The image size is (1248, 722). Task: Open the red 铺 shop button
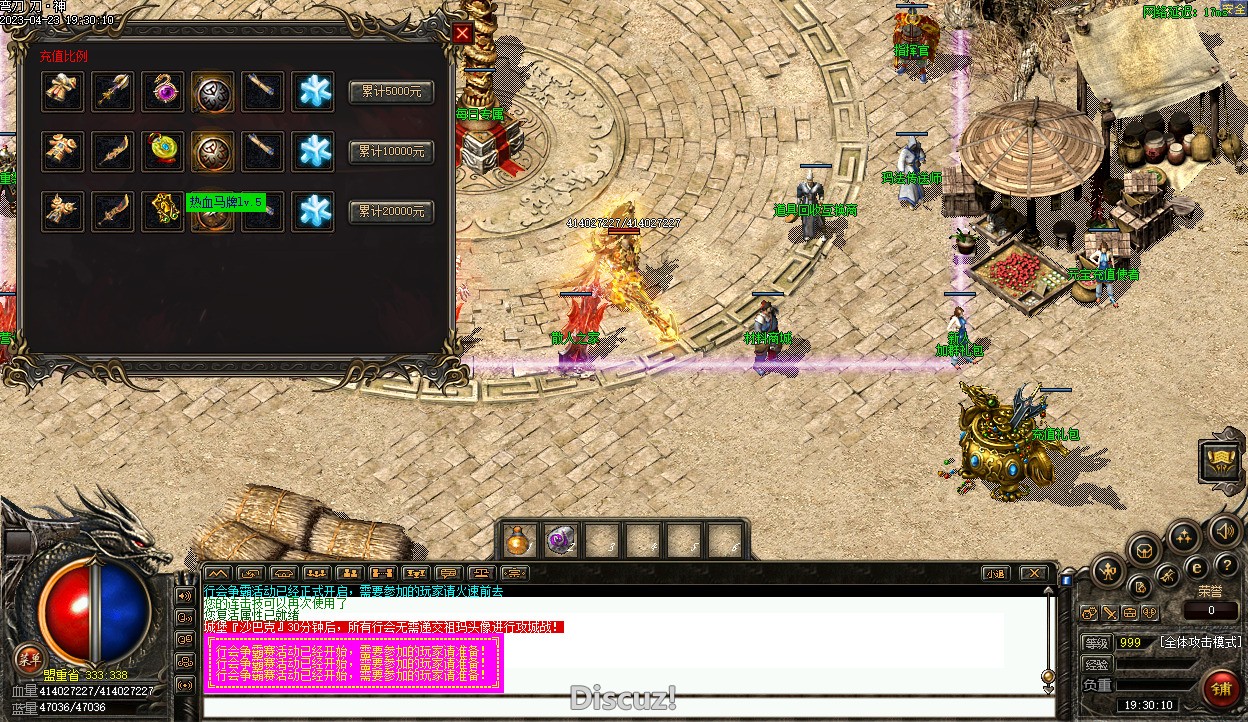1221,688
